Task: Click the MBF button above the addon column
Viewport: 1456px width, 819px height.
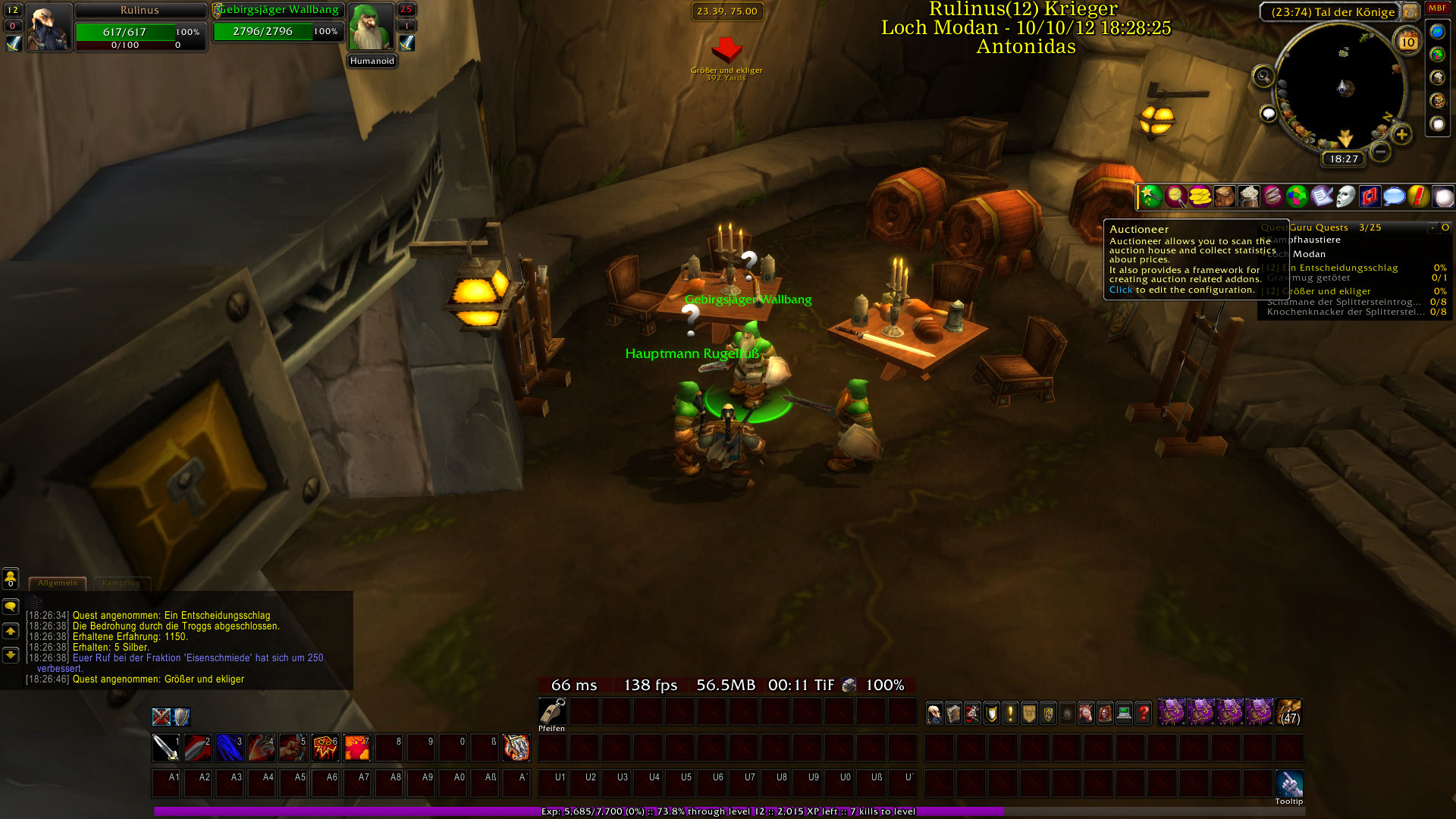Action: pyautogui.click(x=1437, y=8)
